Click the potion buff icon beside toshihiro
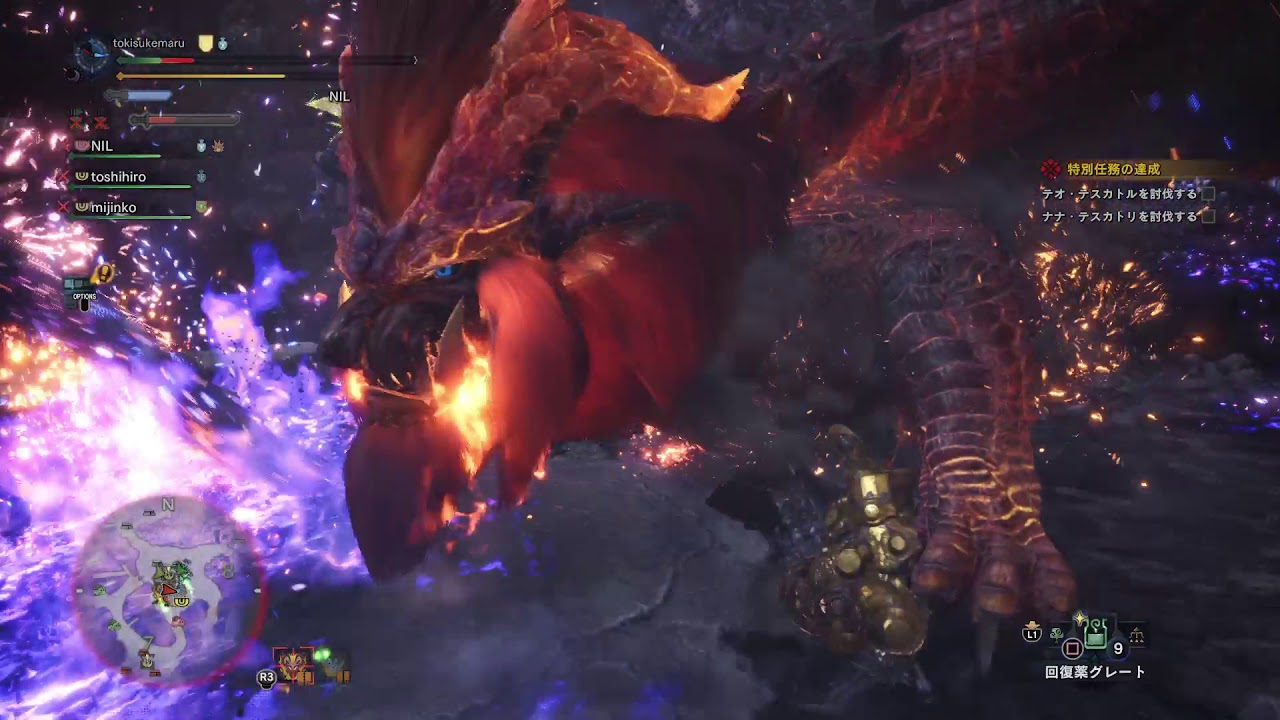 click(201, 175)
